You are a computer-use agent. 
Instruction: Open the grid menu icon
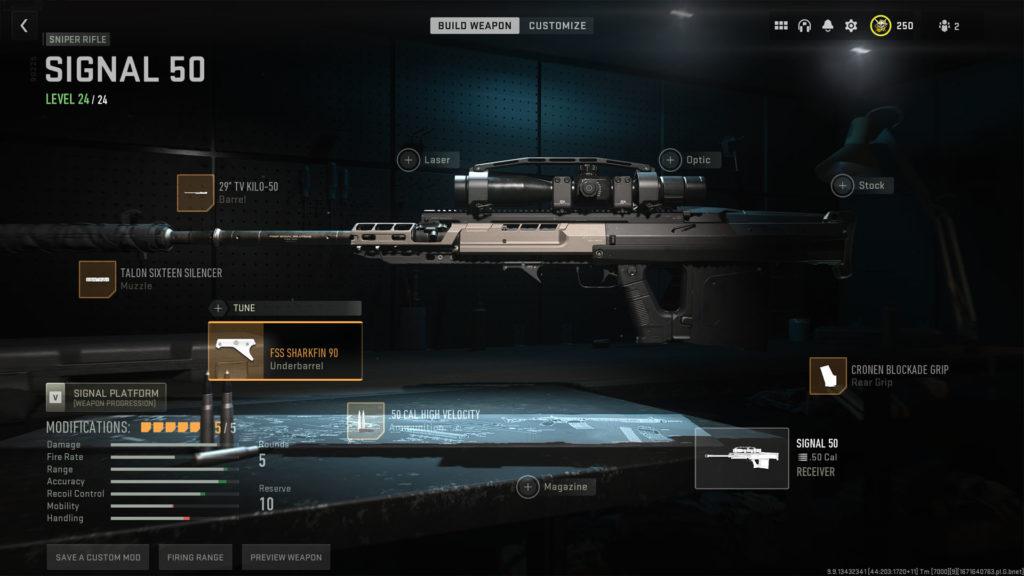coord(781,26)
